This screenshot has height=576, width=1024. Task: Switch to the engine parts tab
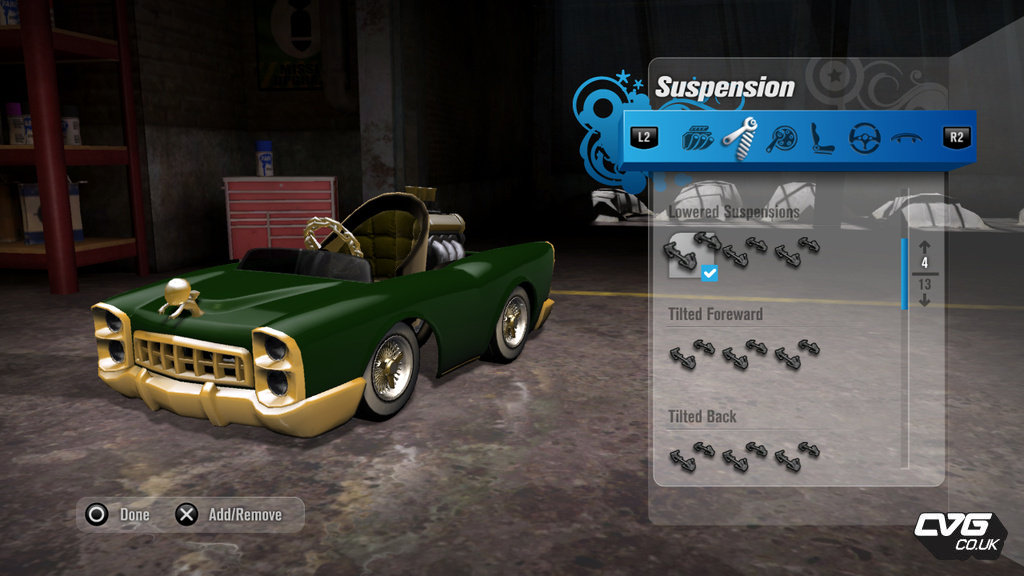(698, 137)
